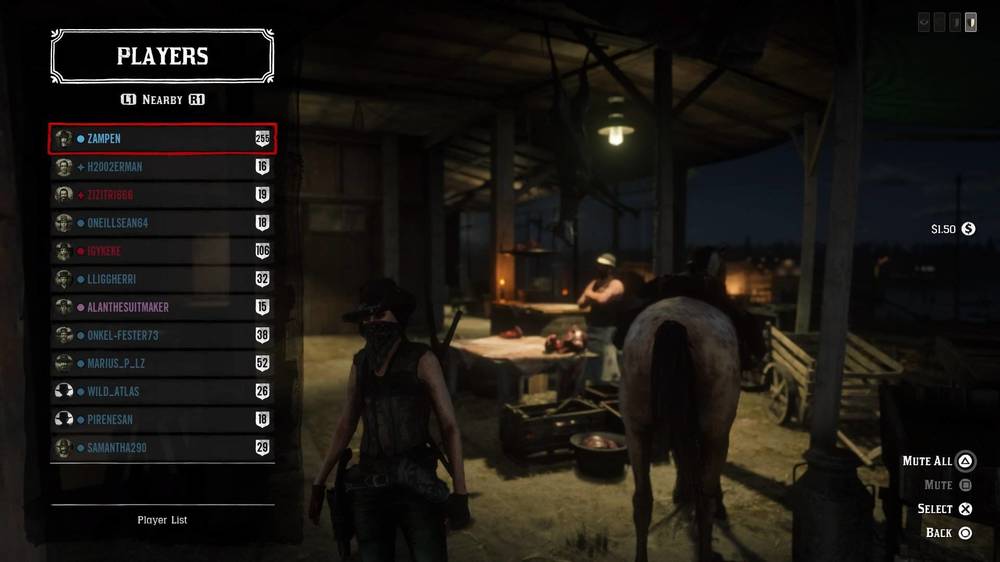Open the SAMANTHA290 player row
Screen dimensions: 1000x562
(162, 447)
